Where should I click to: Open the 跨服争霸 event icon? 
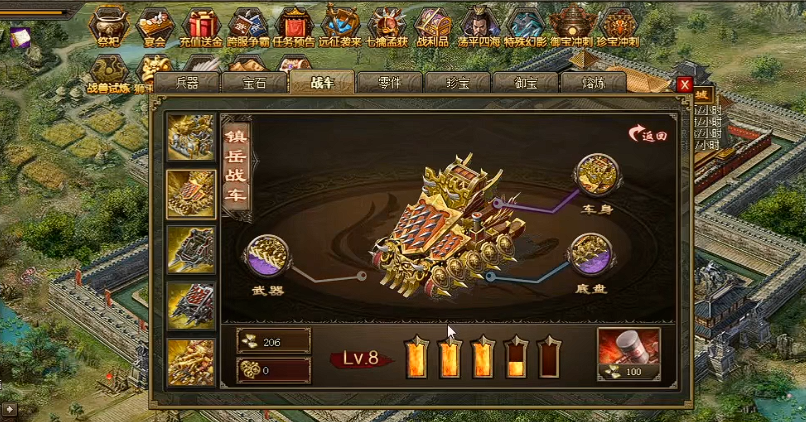pyautogui.click(x=247, y=24)
